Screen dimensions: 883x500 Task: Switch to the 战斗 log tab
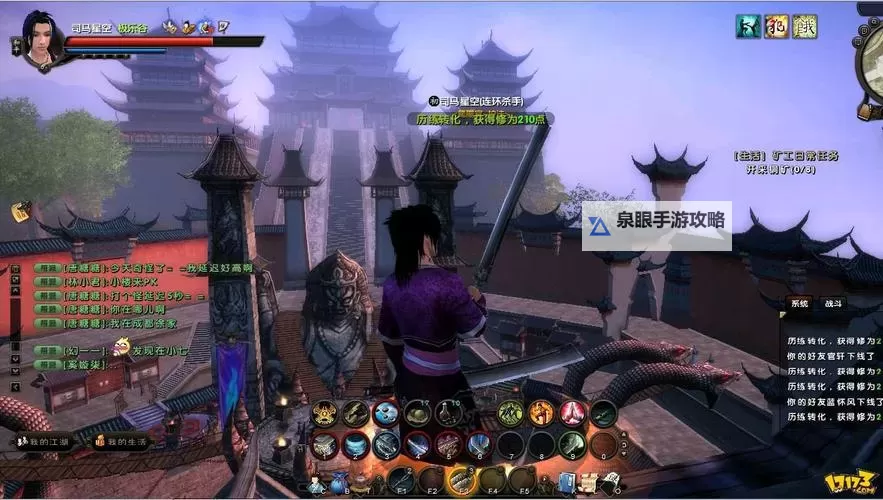tap(833, 303)
